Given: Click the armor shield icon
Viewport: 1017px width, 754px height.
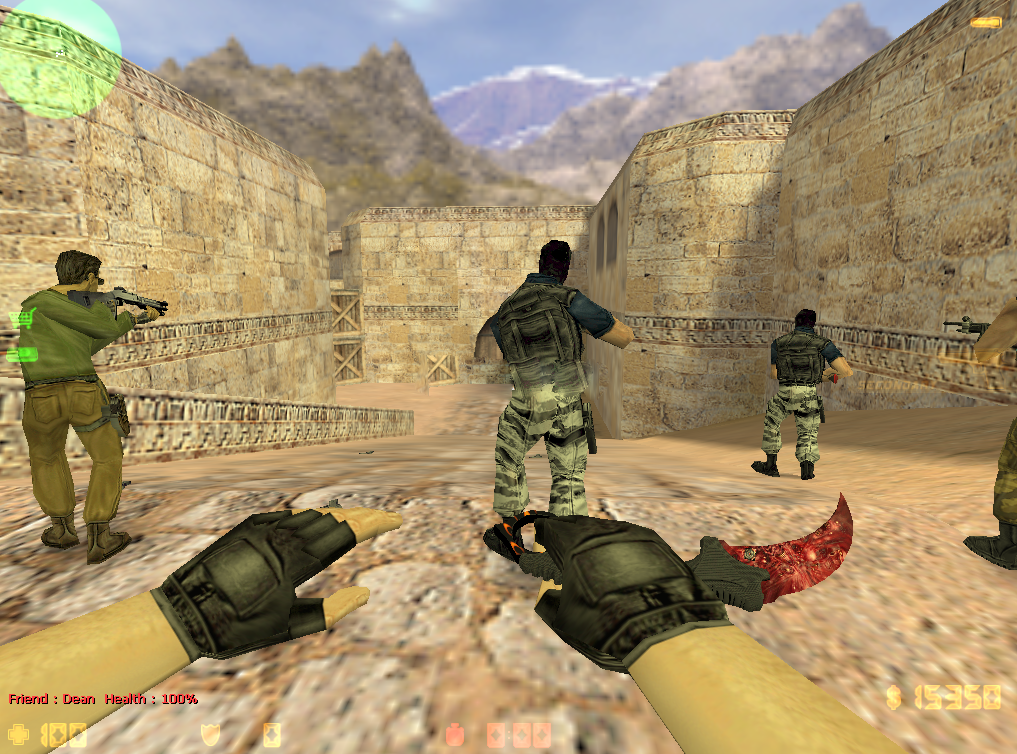Looking at the screenshot, I should pos(210,735).
